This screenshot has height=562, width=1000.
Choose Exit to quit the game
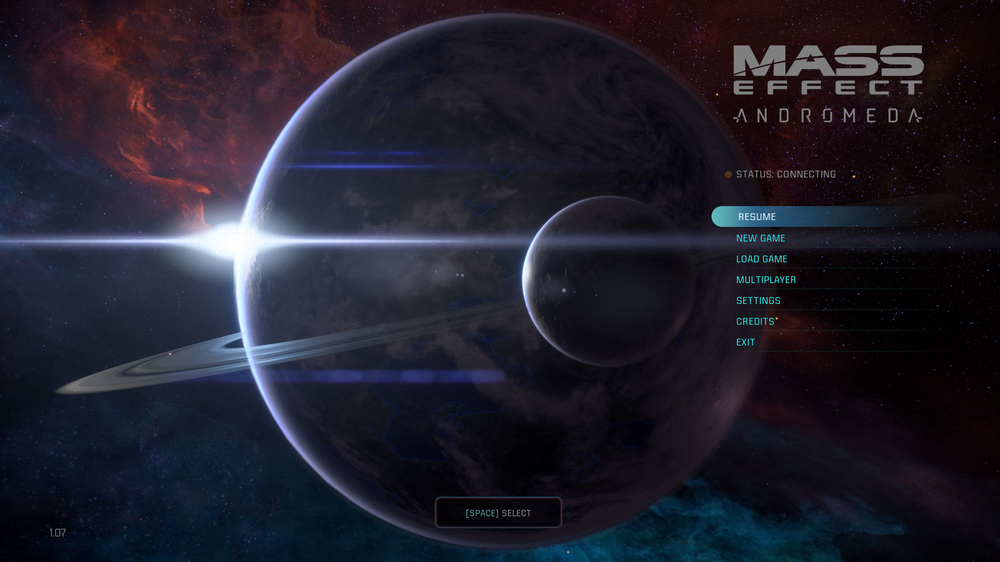746,343
